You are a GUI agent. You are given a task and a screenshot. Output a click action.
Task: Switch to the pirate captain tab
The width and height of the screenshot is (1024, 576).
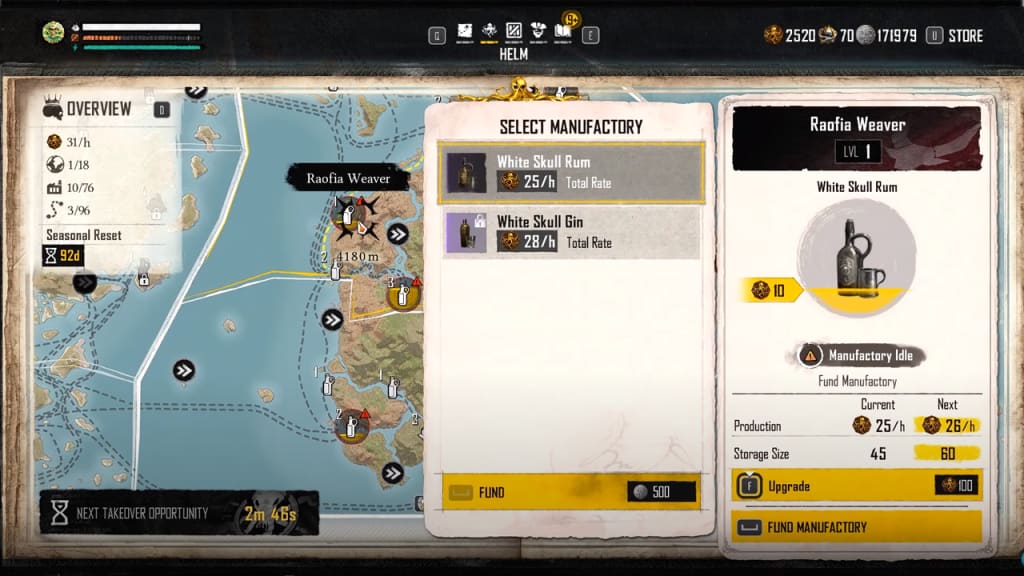pos(539,31)
